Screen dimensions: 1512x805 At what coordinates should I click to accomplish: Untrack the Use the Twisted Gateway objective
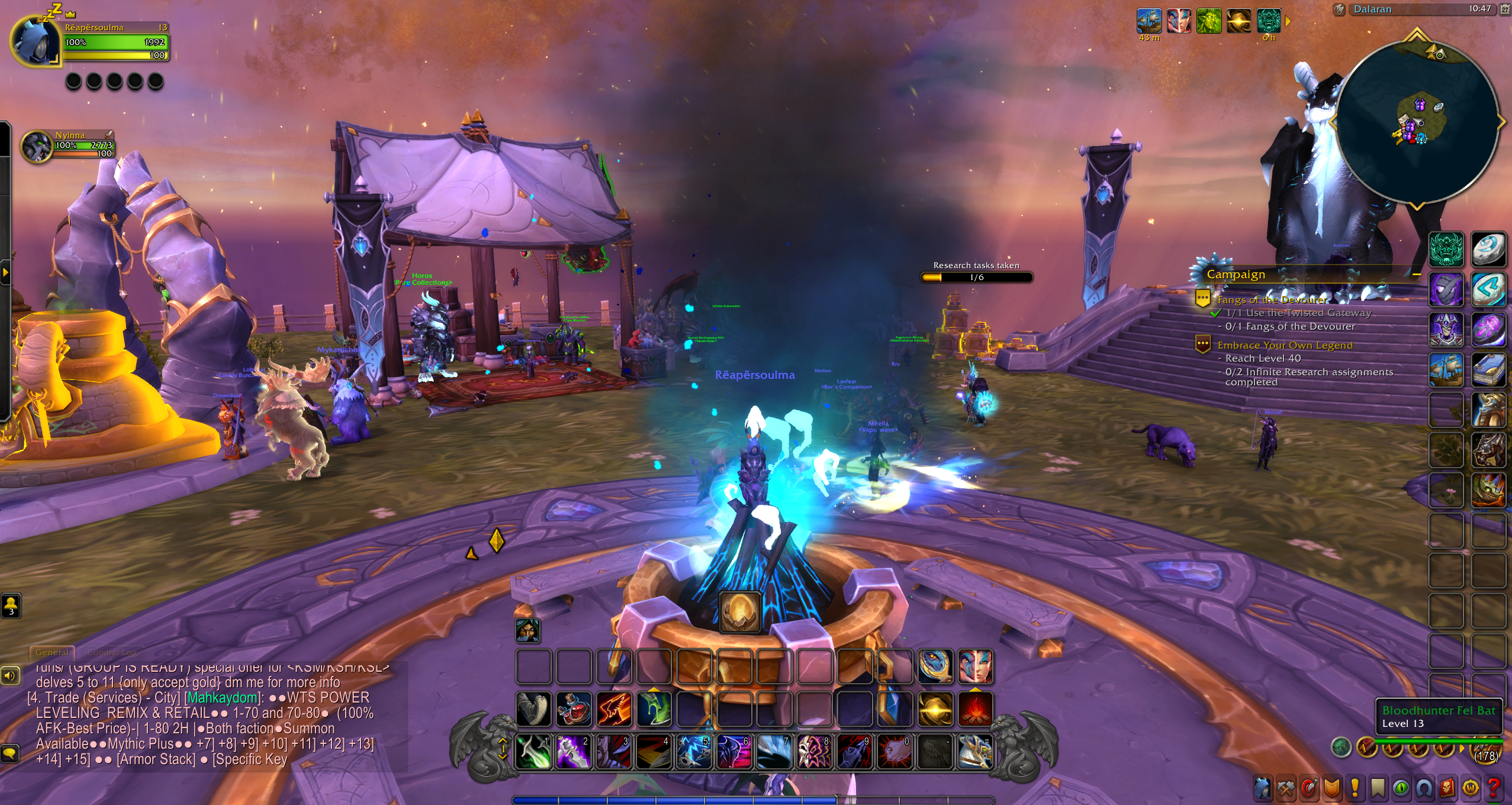[x=1298, y=313]
